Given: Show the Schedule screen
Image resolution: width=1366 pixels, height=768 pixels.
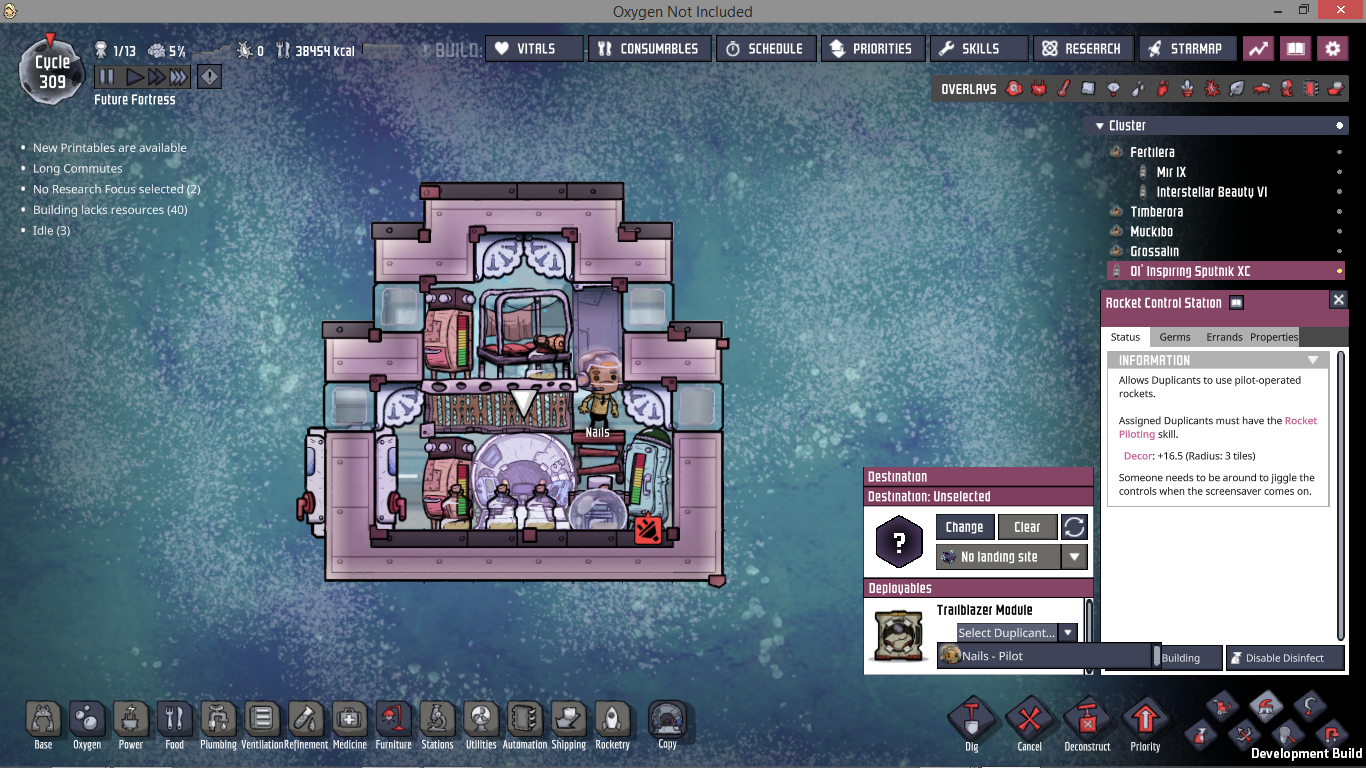Looking at the screenshot, I should (764, 48).
